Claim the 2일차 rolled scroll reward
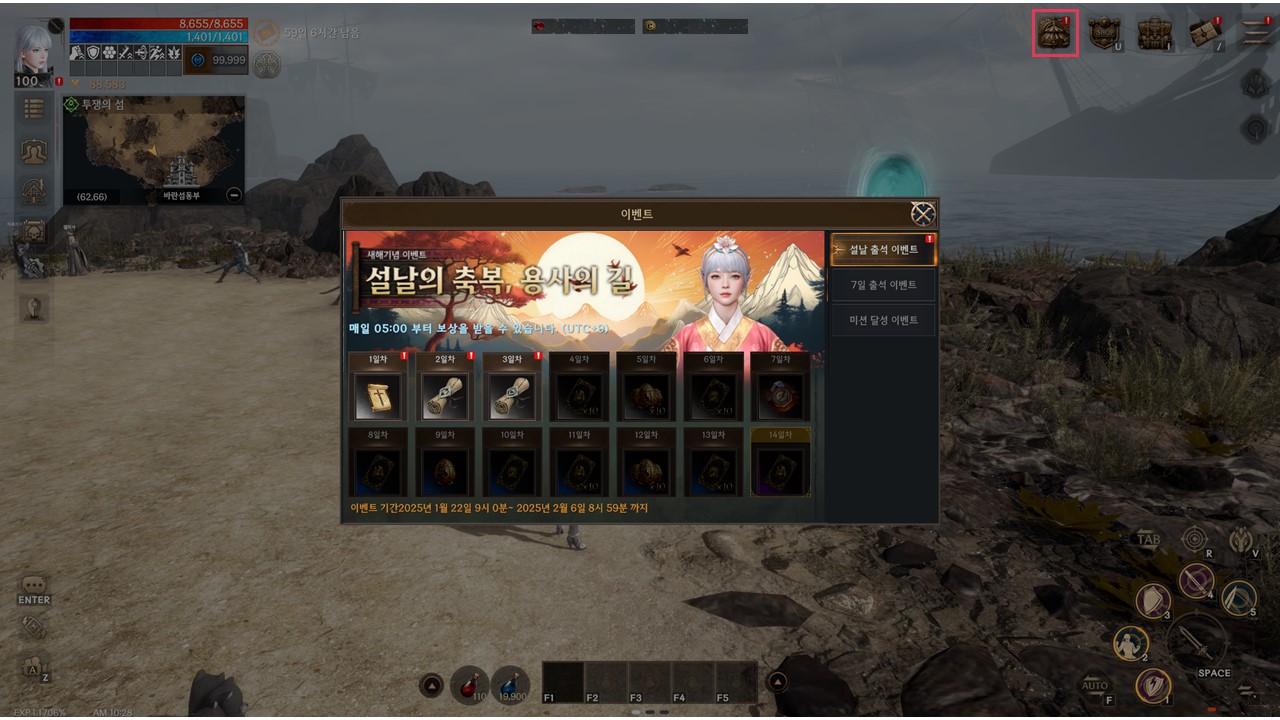 (445, 395)
